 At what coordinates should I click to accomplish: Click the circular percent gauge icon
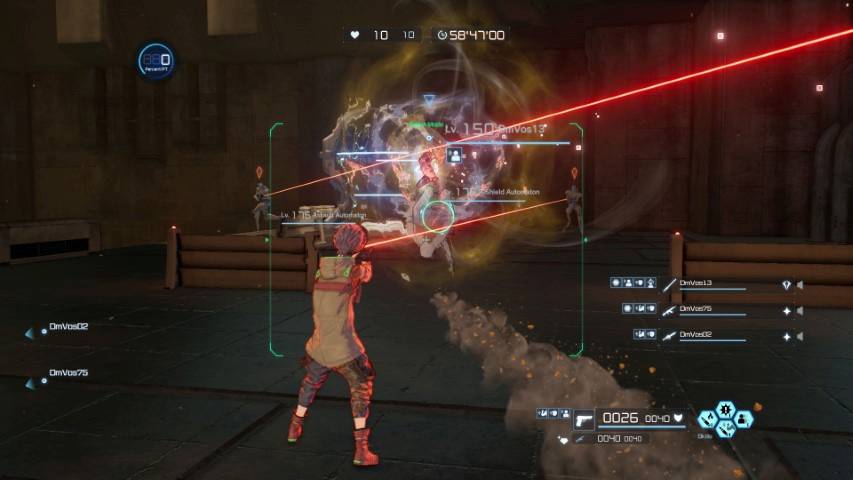click(x=155, y=61)
